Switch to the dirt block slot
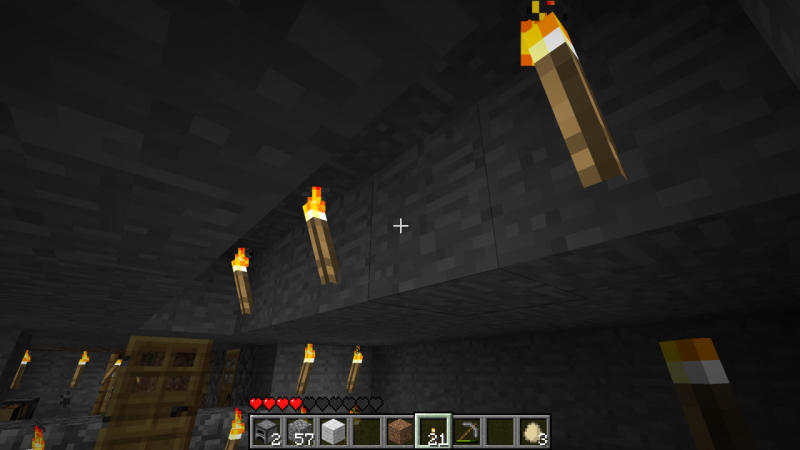Viewport: 800px width, 450px height. 400,431
